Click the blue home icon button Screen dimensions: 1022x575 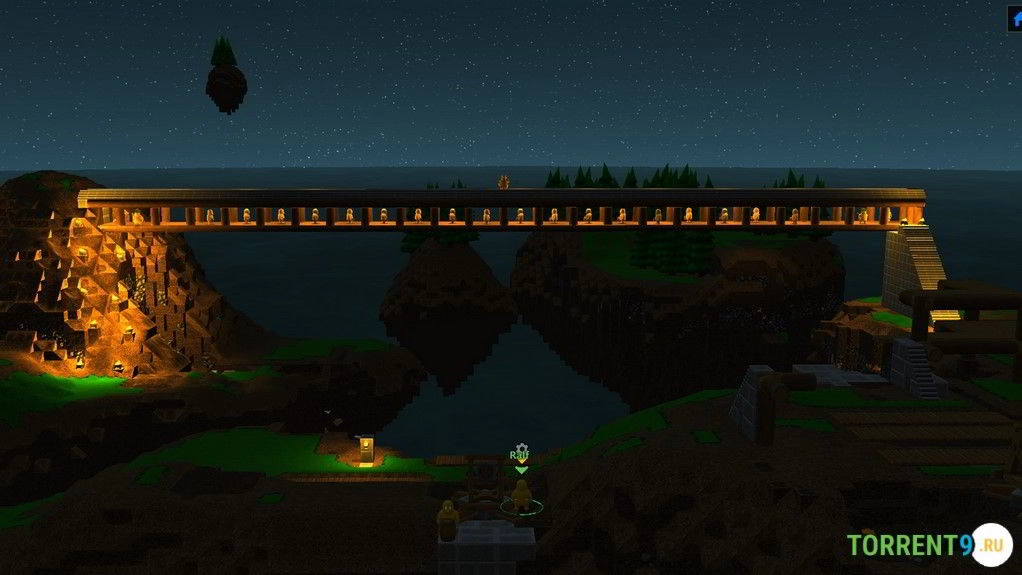coord(1015,18)
